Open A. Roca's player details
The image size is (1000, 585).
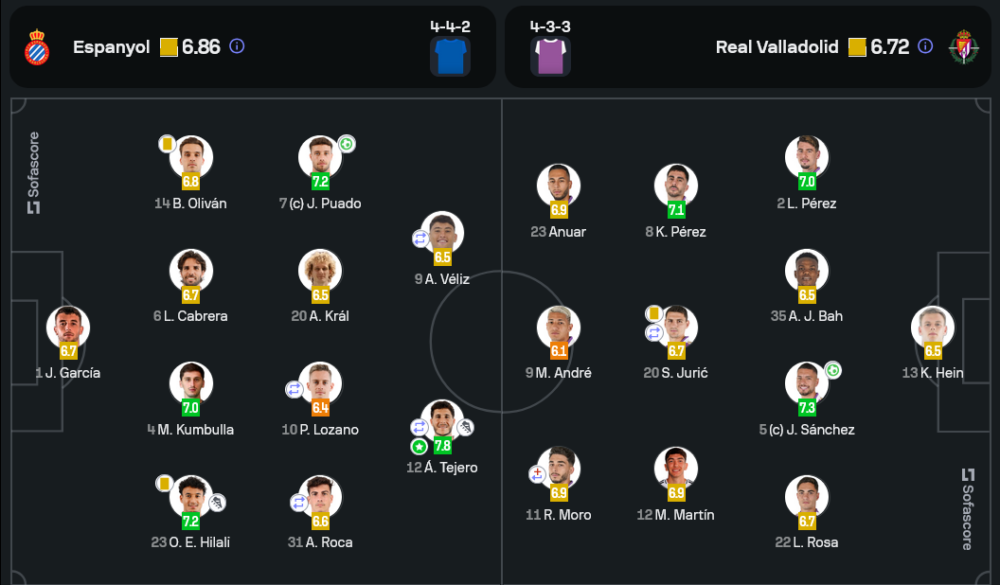point(320,497)
